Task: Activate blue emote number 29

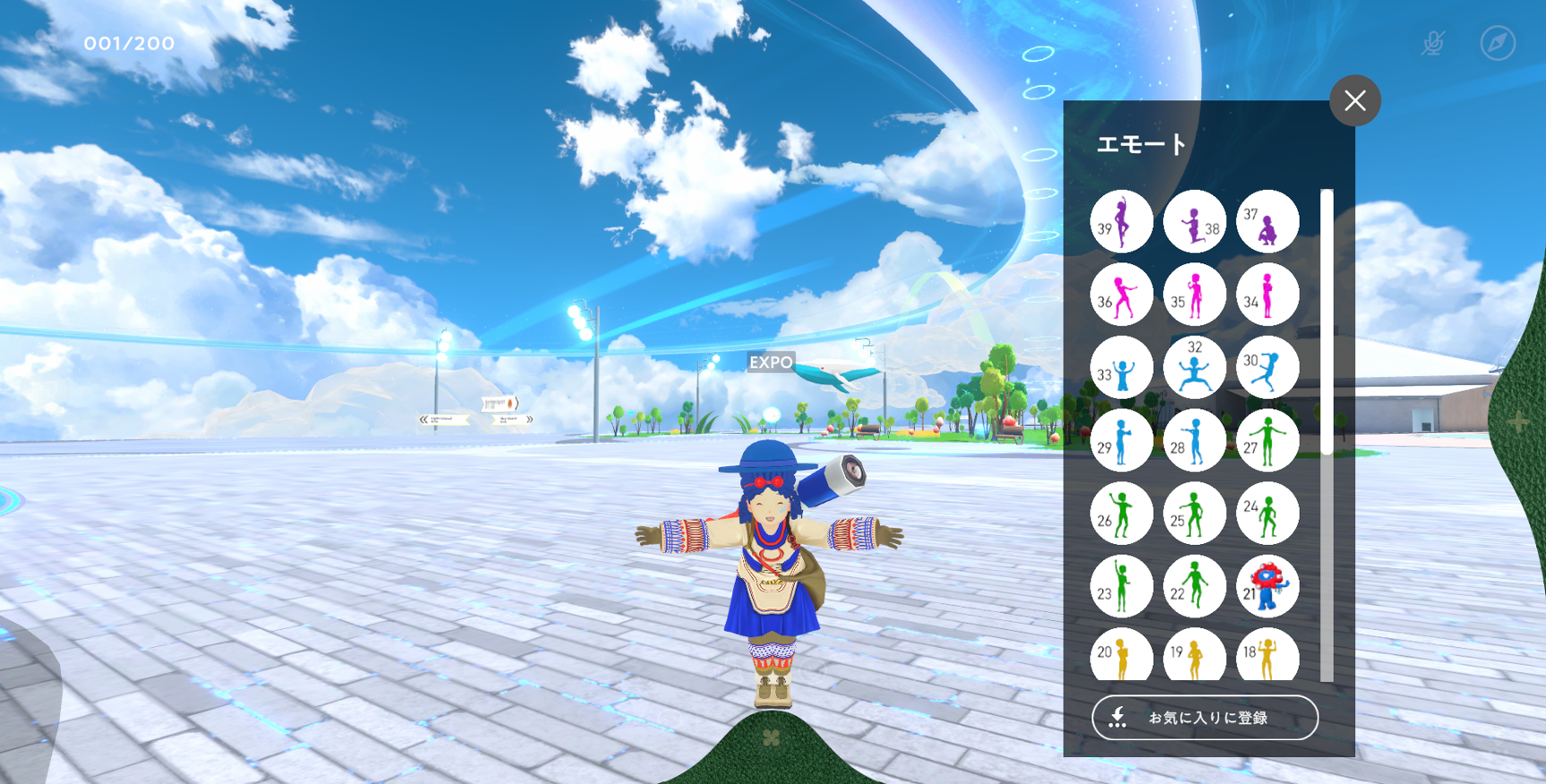Action: coord(1121,440)
